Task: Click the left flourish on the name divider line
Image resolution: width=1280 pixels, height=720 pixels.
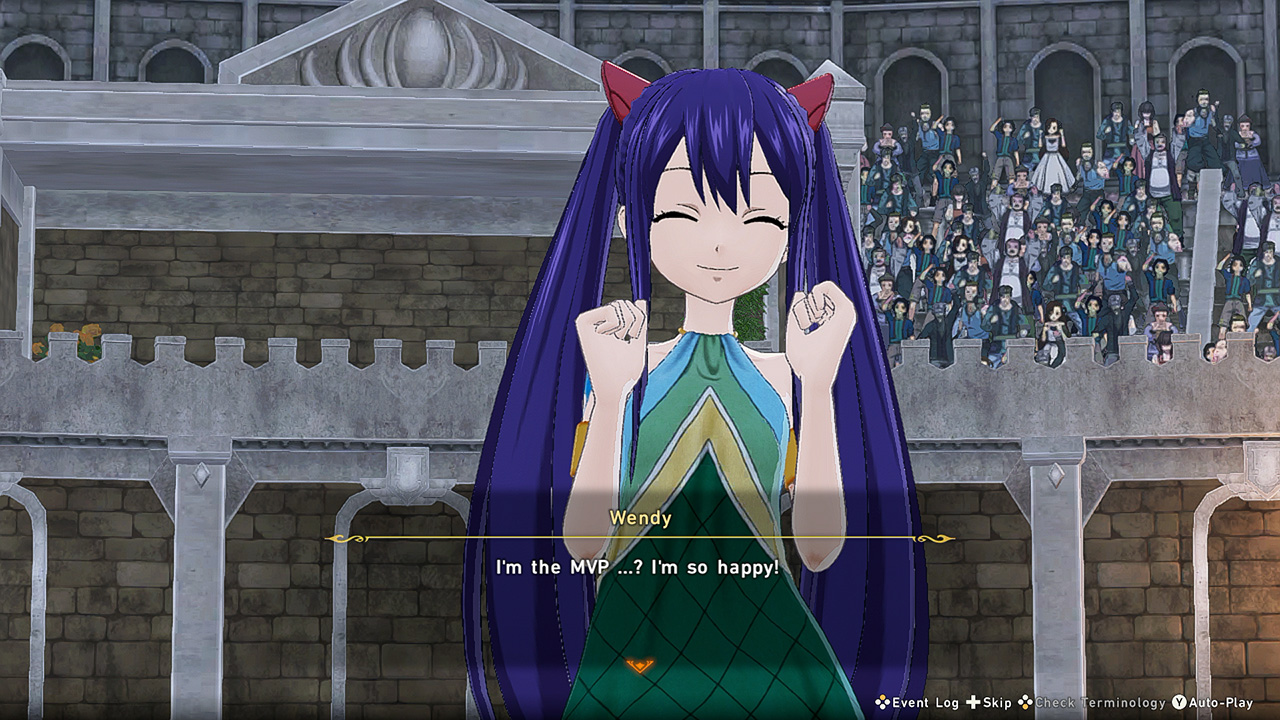Action: (345, 538)
